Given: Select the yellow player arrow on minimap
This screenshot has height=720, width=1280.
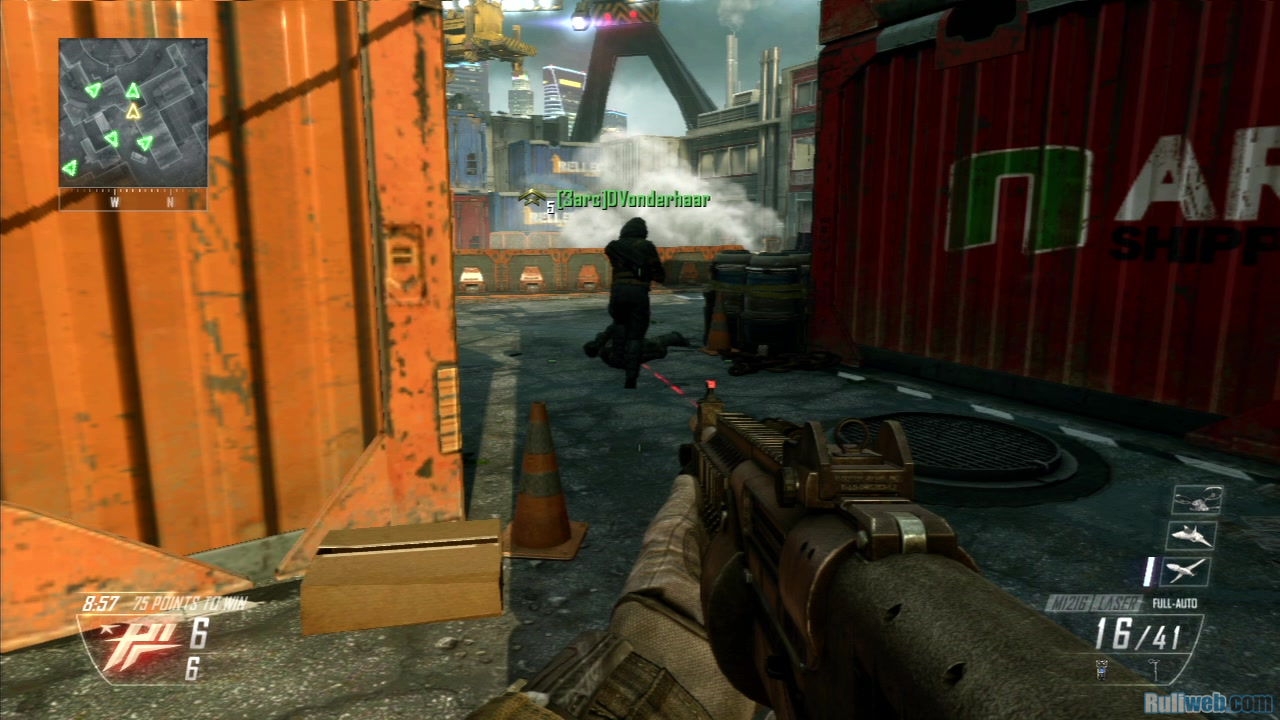Looking at the screenshot, I should pos(133,111).
